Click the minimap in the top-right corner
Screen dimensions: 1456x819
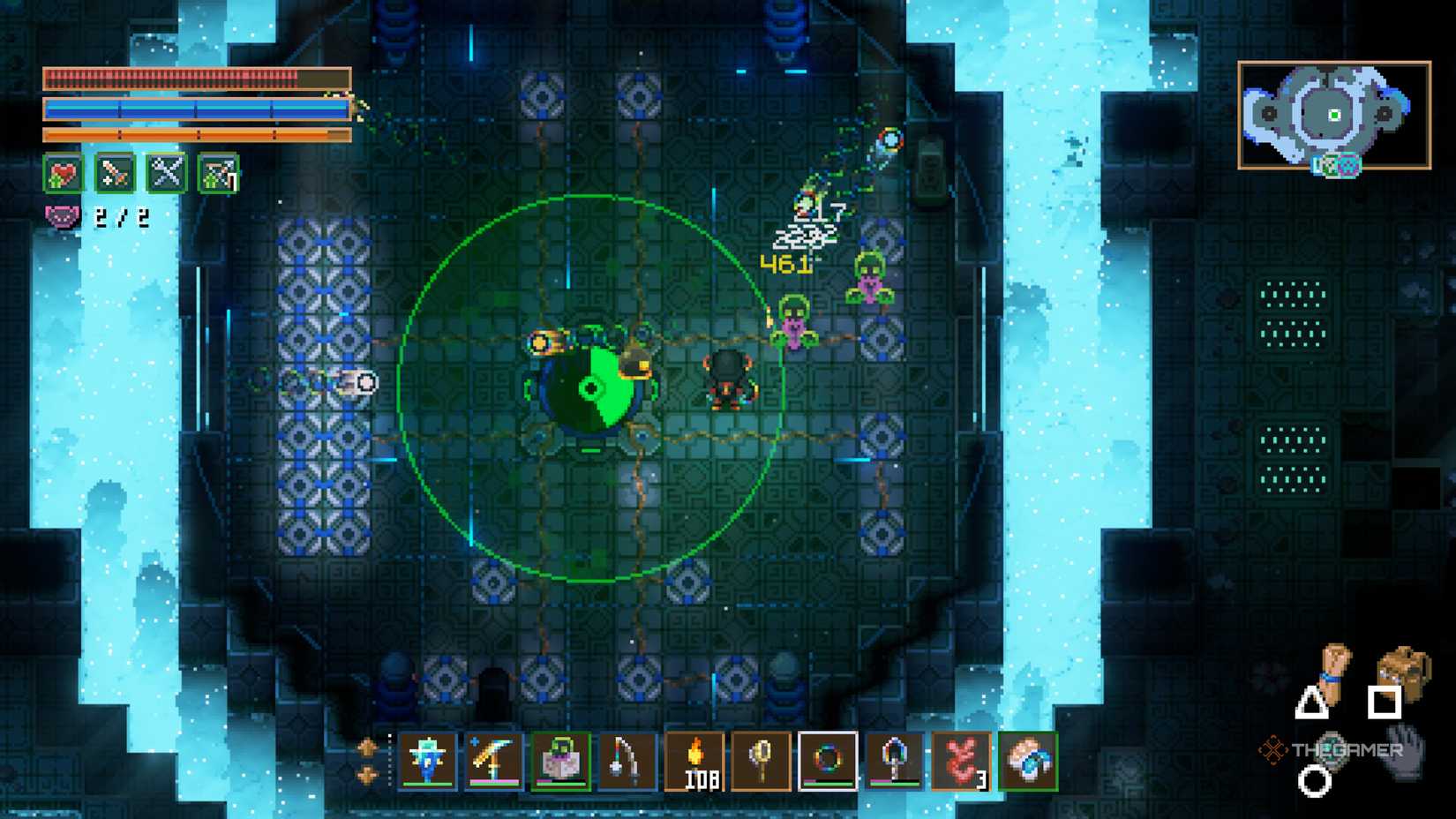pyautogui.click(x=1334, y=115)
